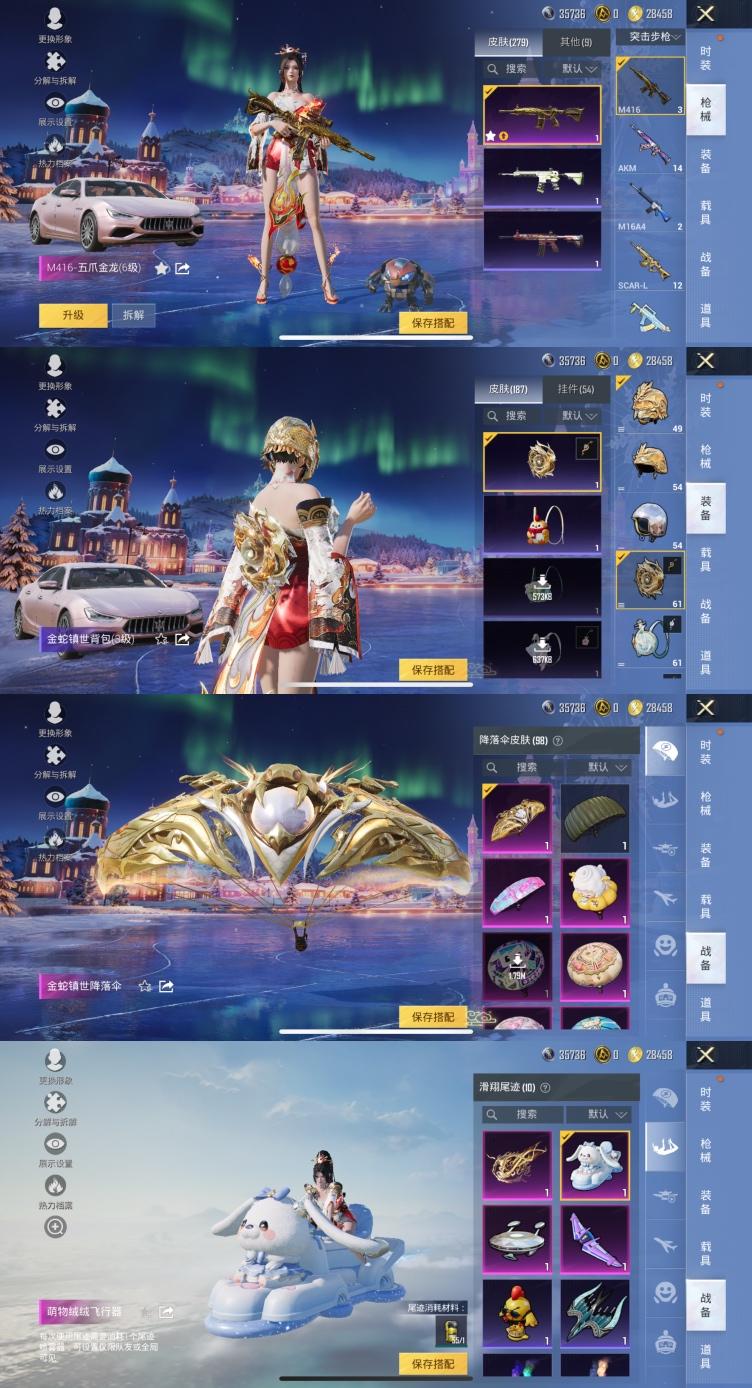Viewport: 752px width, 1388px height.
Task: Pick the SCAR-L weapon entry
Action: coord(650,263)
